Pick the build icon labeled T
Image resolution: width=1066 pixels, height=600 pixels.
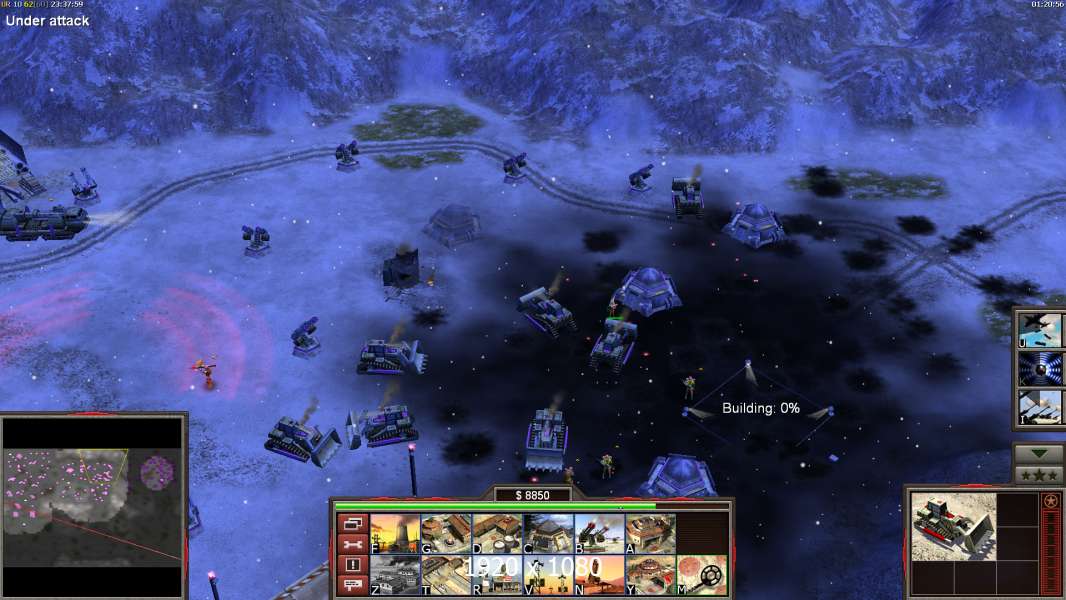(446, 575)
